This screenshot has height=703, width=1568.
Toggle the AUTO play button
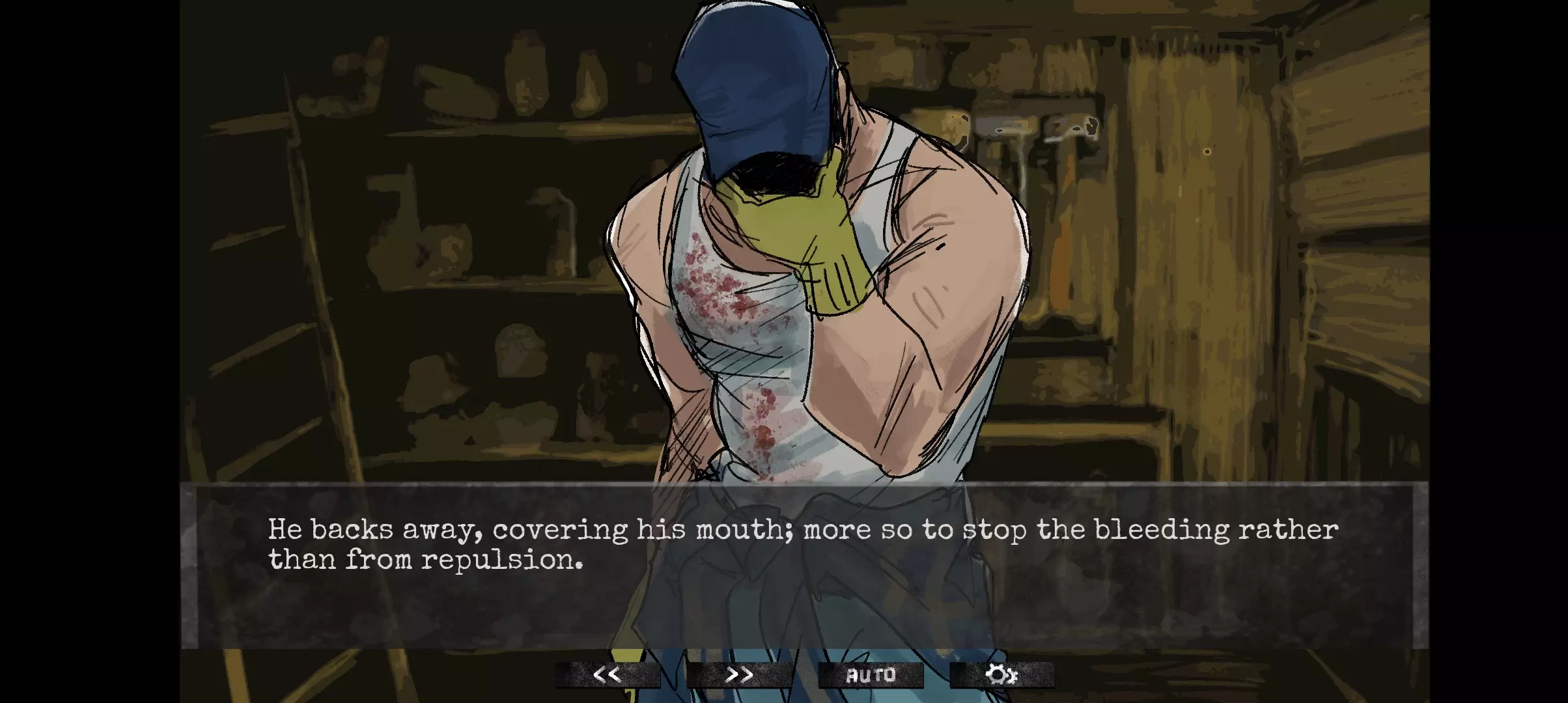(x=871, y=675)
